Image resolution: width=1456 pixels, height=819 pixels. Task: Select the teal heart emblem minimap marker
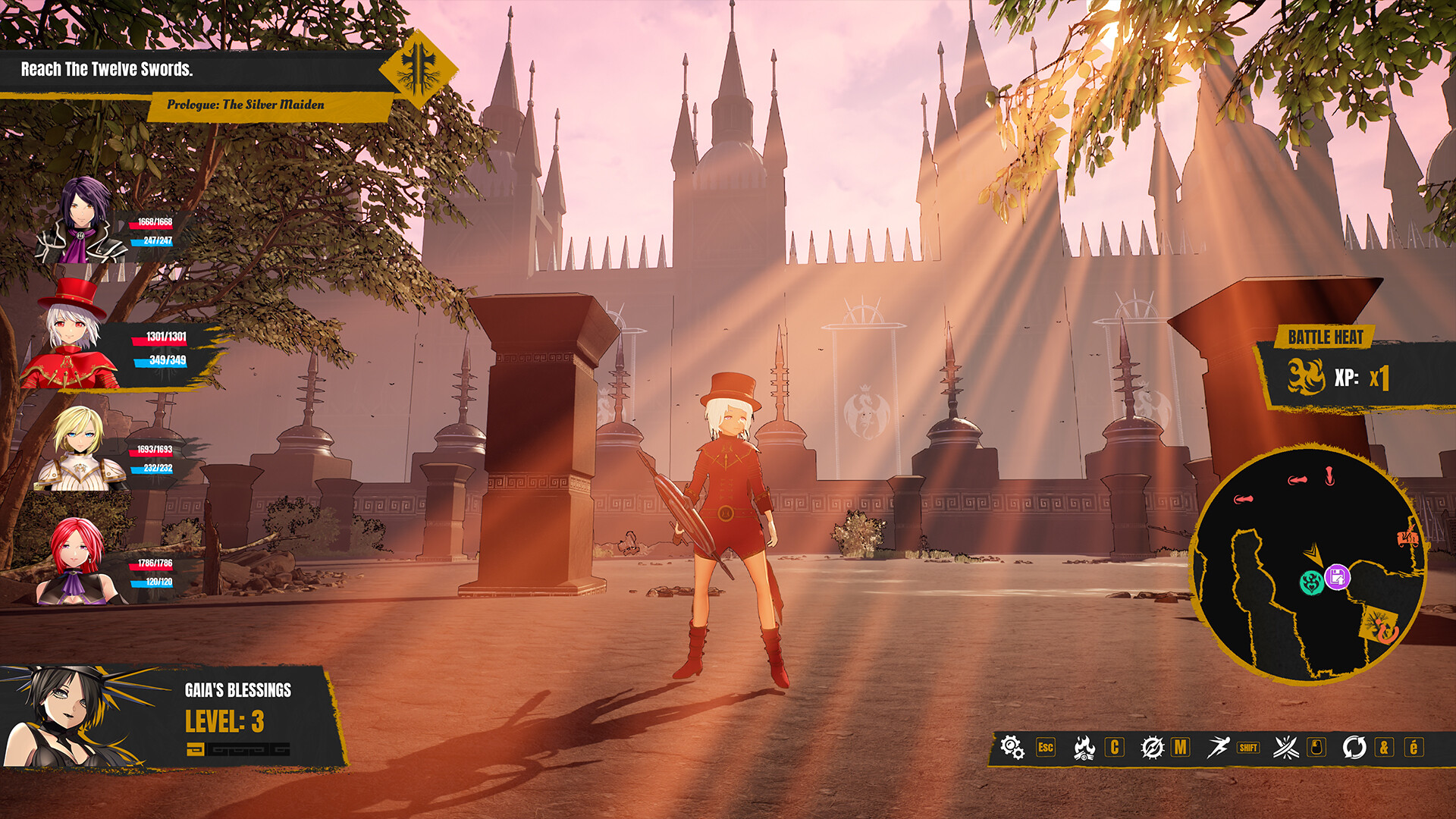pos(1311,582)
